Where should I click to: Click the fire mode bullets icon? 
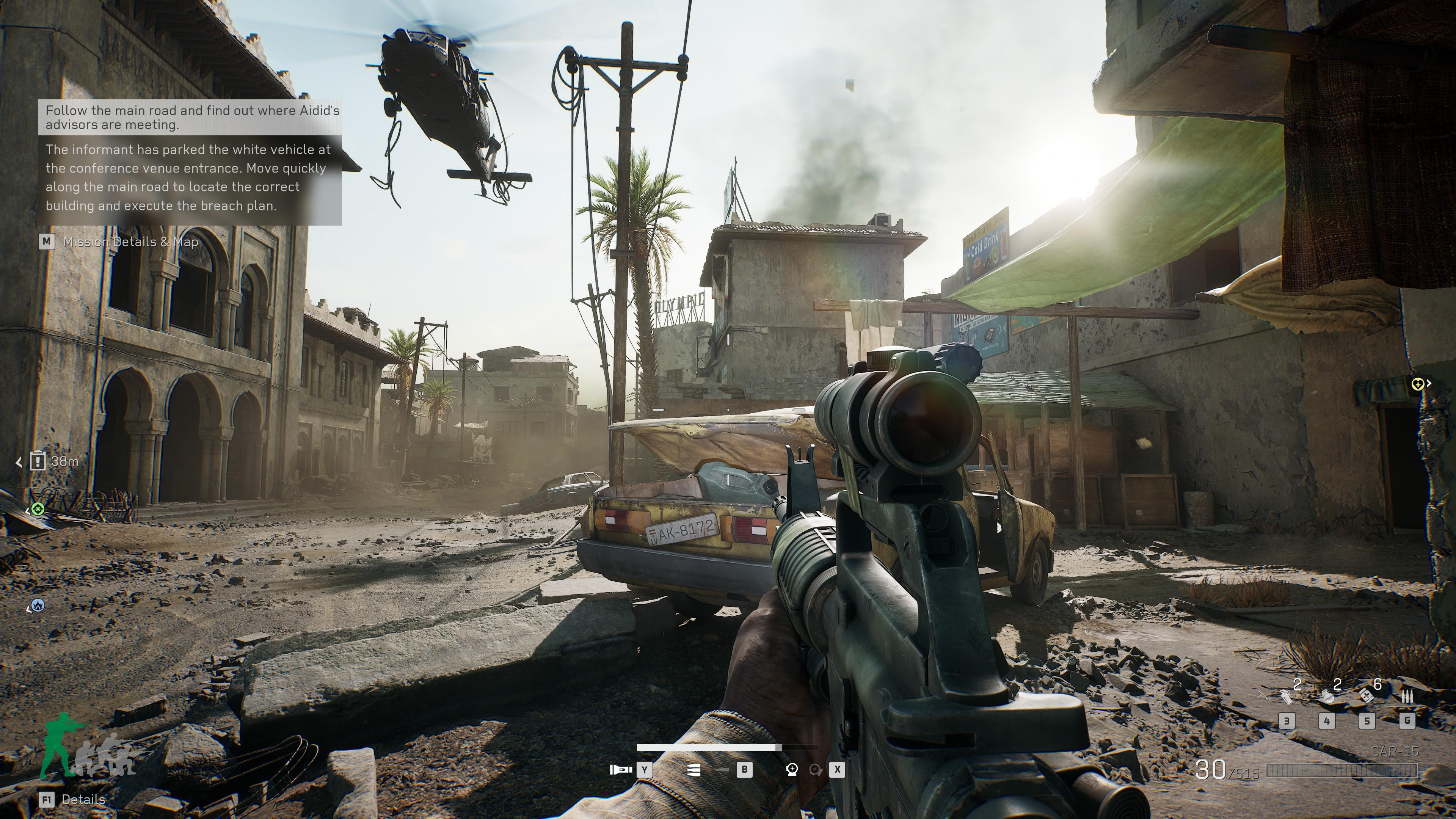pyautogui.click(x=693, y=769)
